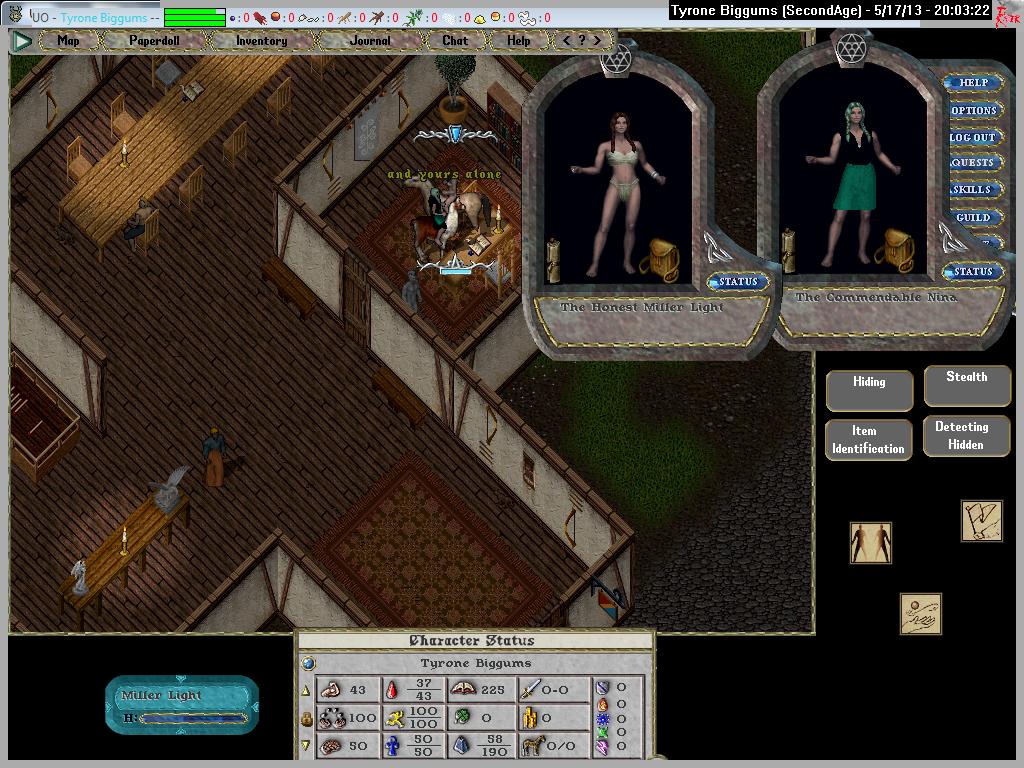Screen dimensions: 1024x768
Task: Use the Hiding skill button
Action: [x=869, y=388]
